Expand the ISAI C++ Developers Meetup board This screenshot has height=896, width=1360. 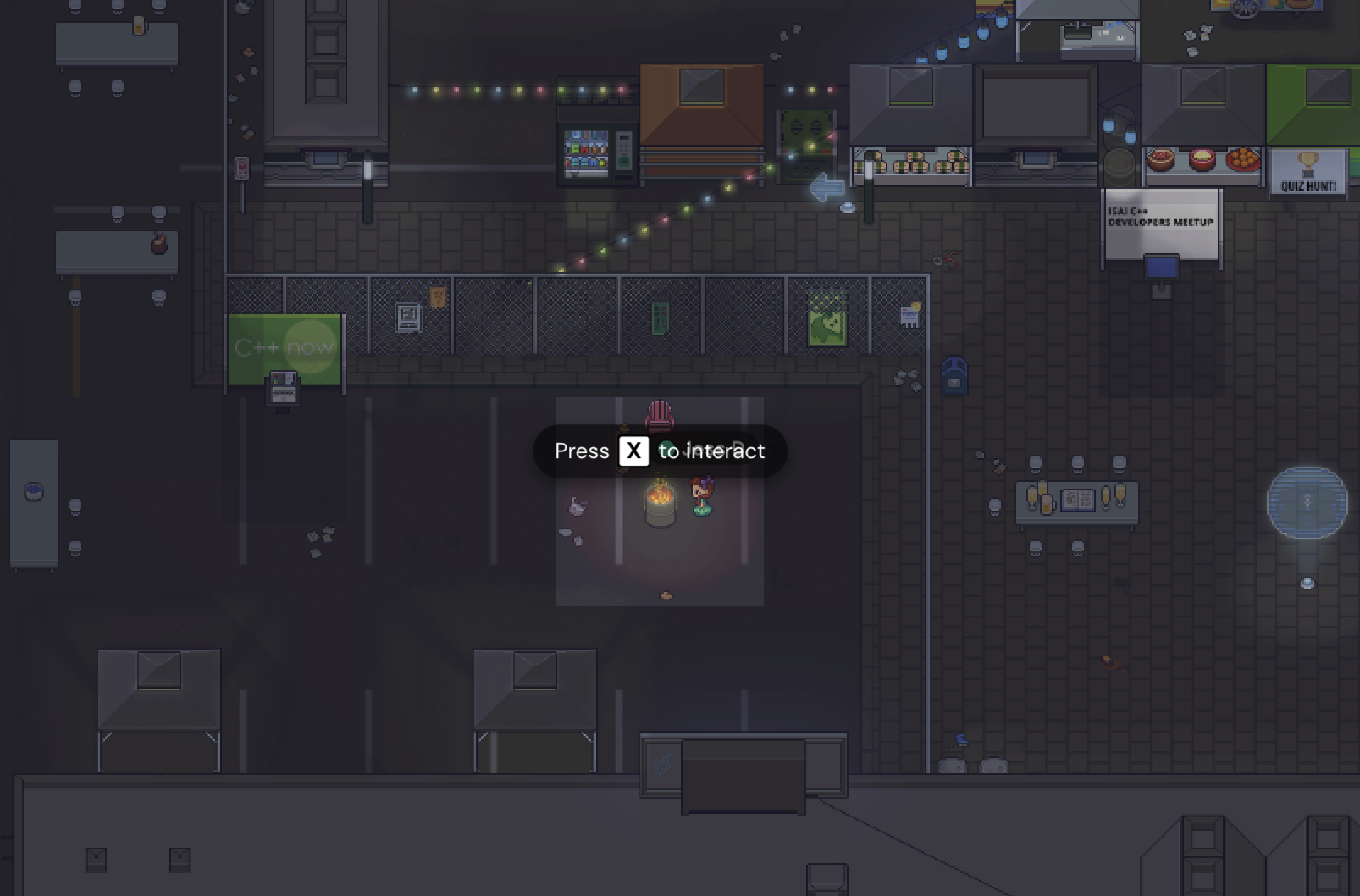click(1160, 222)
